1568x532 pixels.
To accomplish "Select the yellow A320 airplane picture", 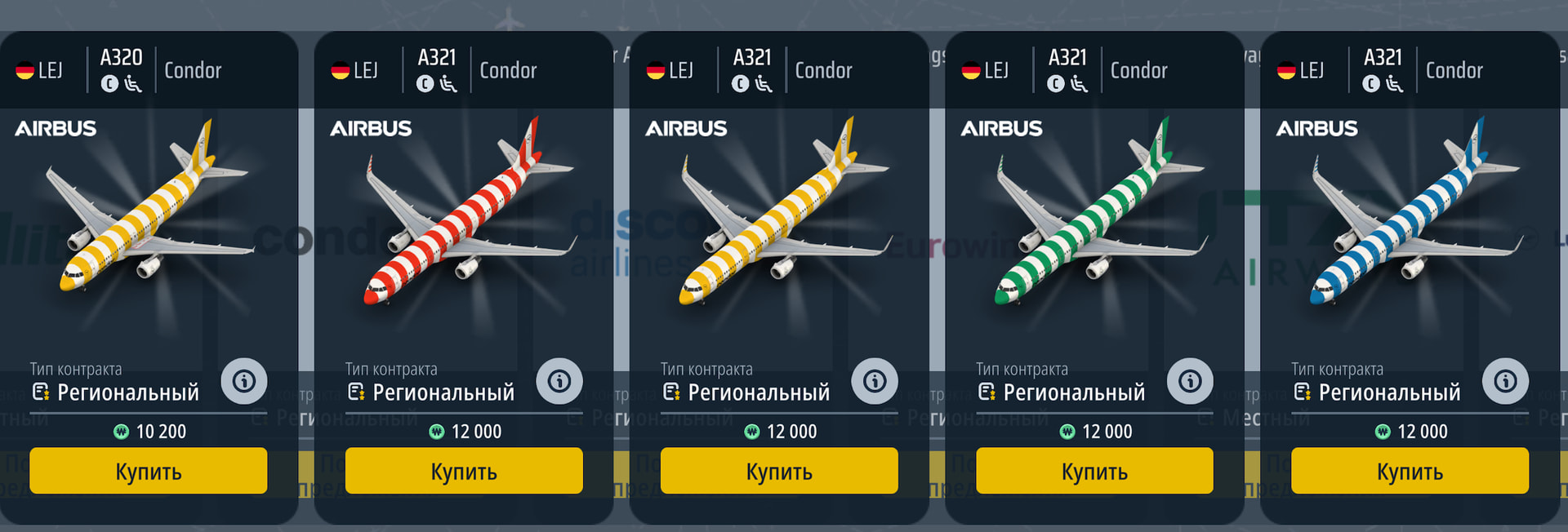I will pos(147,212).
